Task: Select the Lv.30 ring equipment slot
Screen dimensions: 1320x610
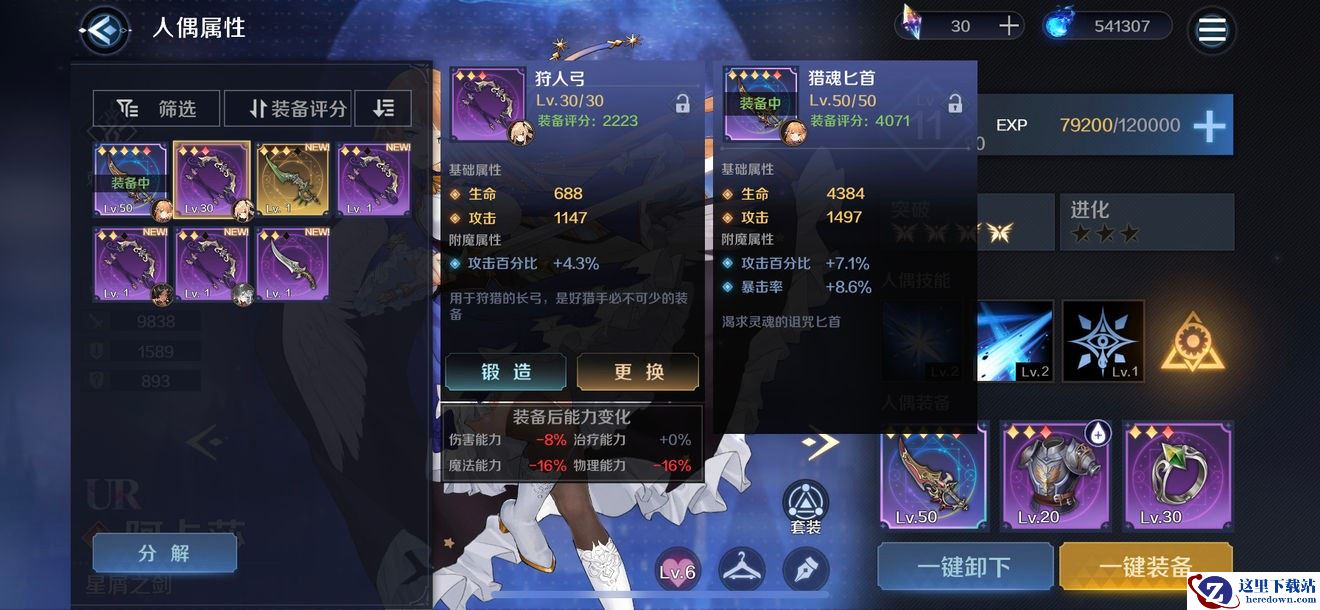Action: (1178, 475)
